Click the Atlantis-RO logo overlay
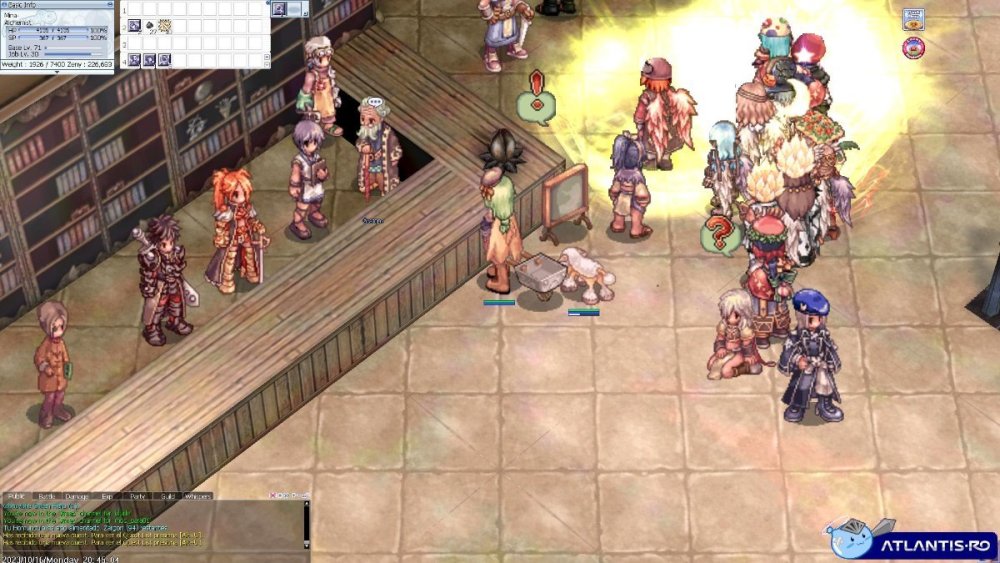The width and height of the screenshot is (1000, 563). click(x=910, y=541)
